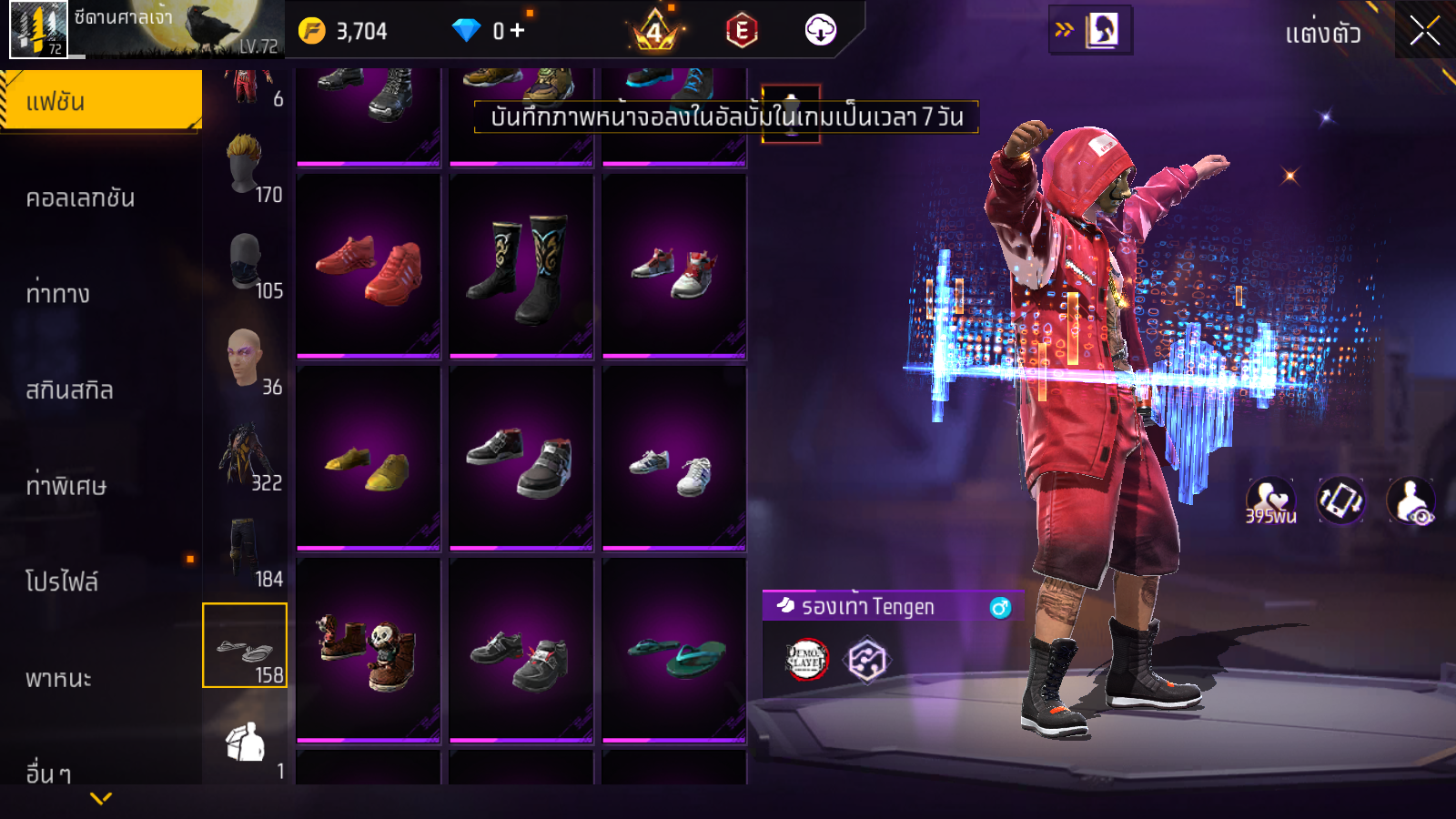Switch to the คอลเลกชัน collection tab
Image resolution: width=1456 pixels, height=819 pixels.
80,198
